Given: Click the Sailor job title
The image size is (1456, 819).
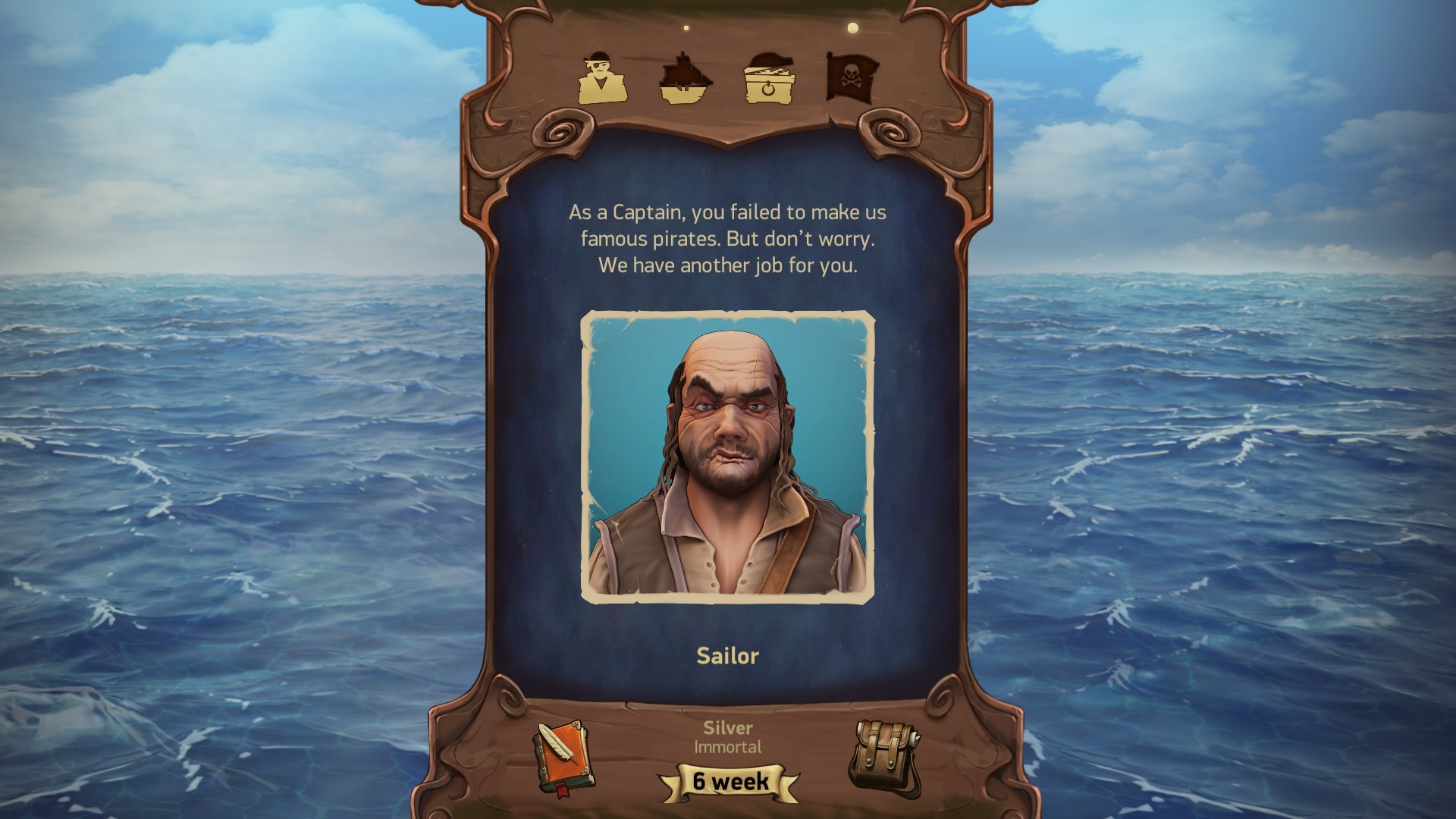Looking at the screenshot, I should pos(726,657).
